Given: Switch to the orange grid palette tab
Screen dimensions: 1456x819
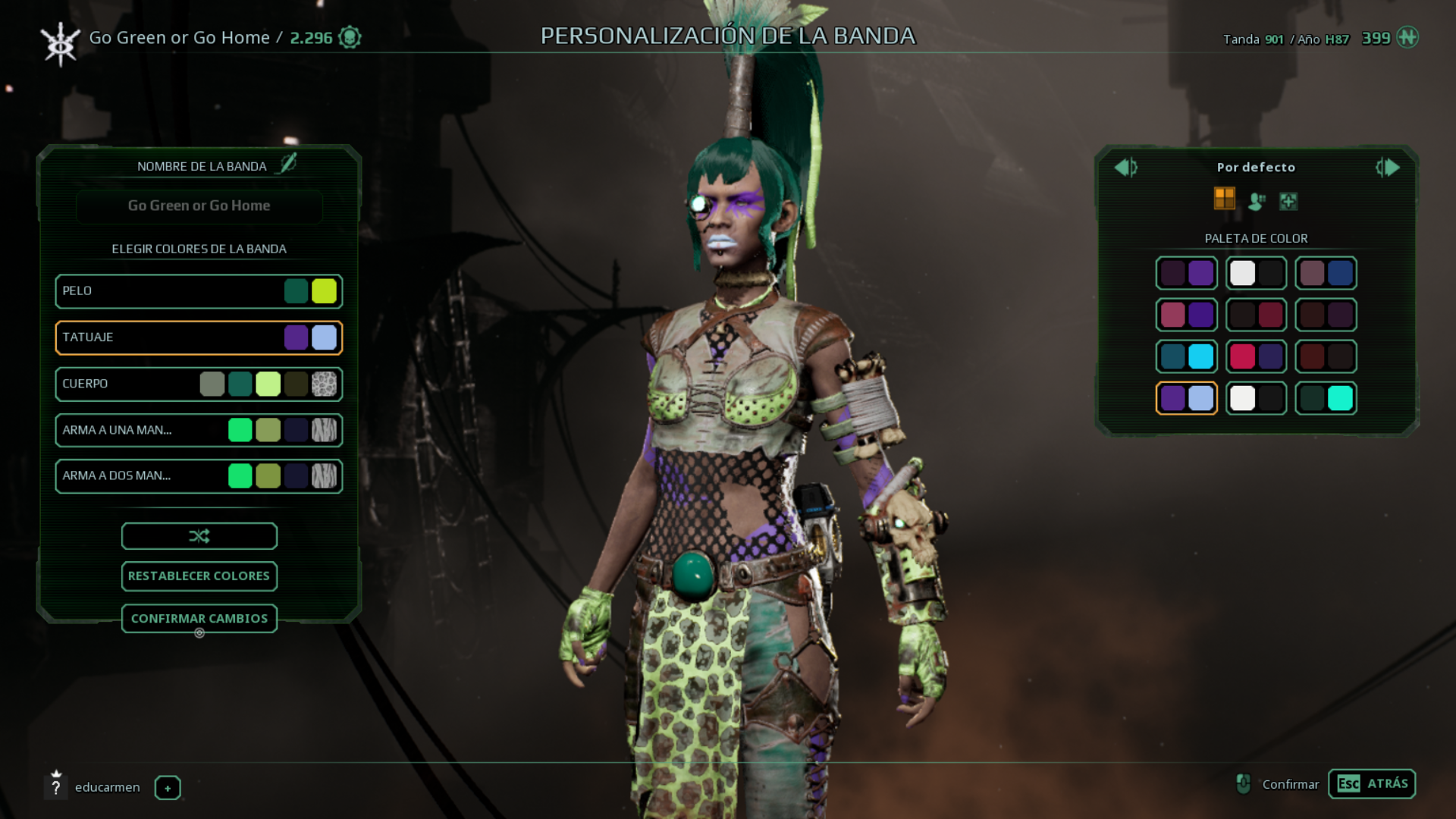Looking at the screenshot, I should point(1224,199).
